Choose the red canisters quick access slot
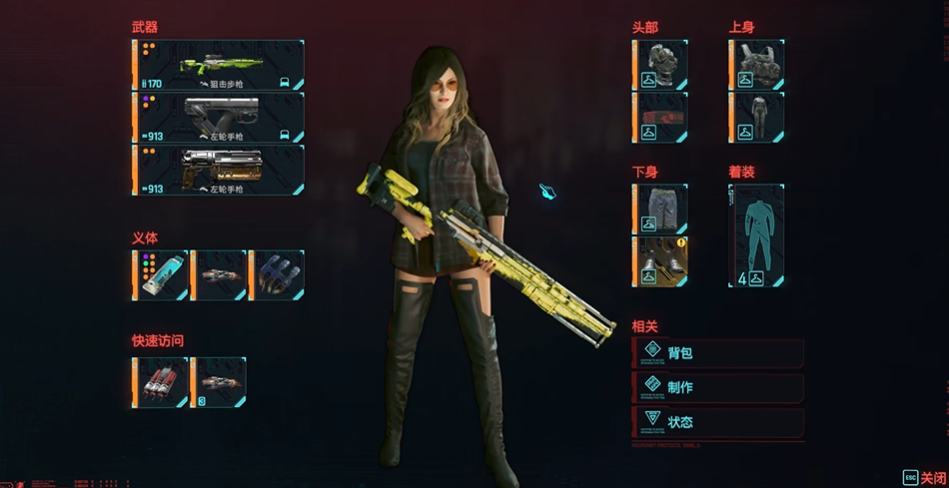 tap(161, 382)
